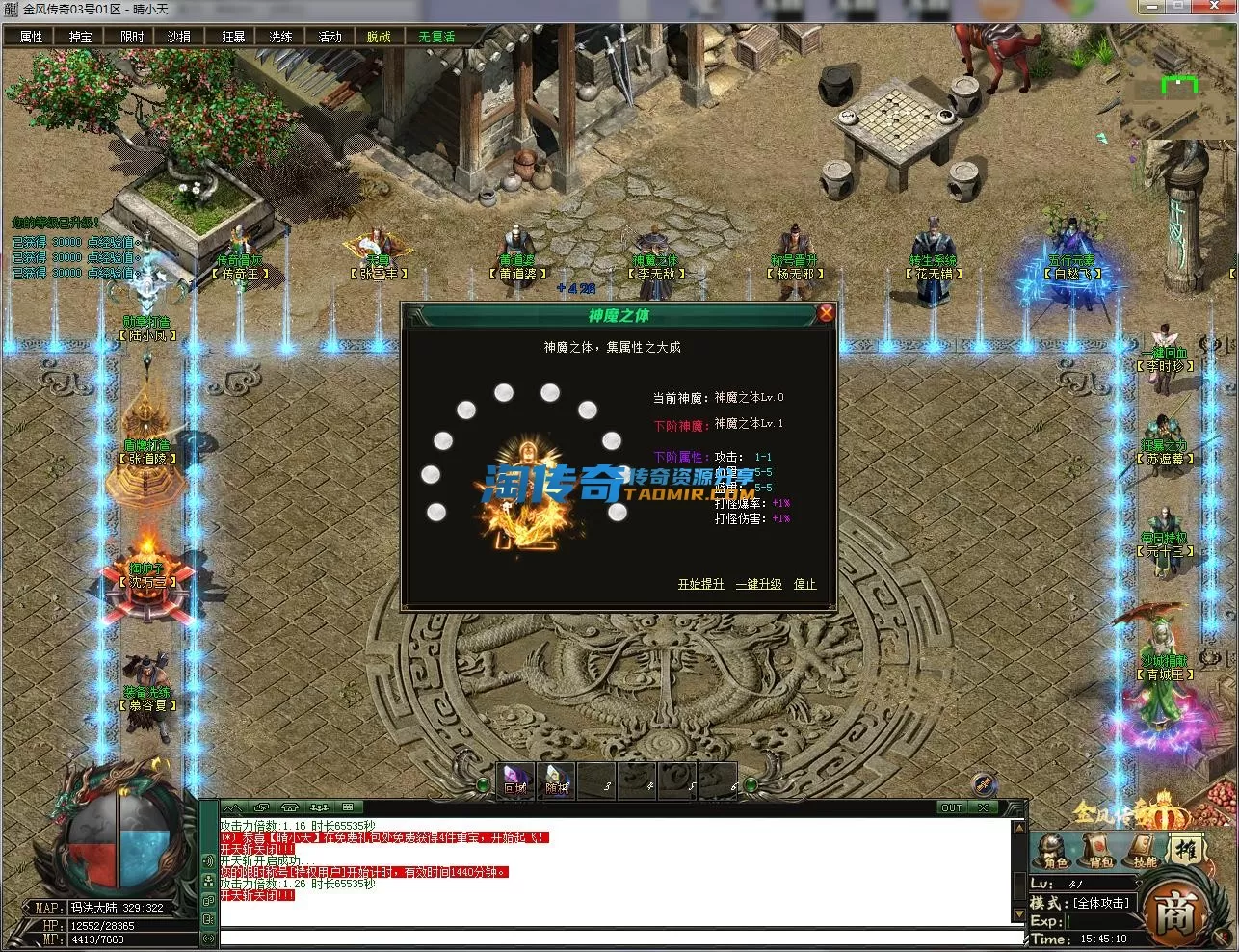Click the 停止 stop link
Screen dimensions: 1239x952
[x=804, y=584]
